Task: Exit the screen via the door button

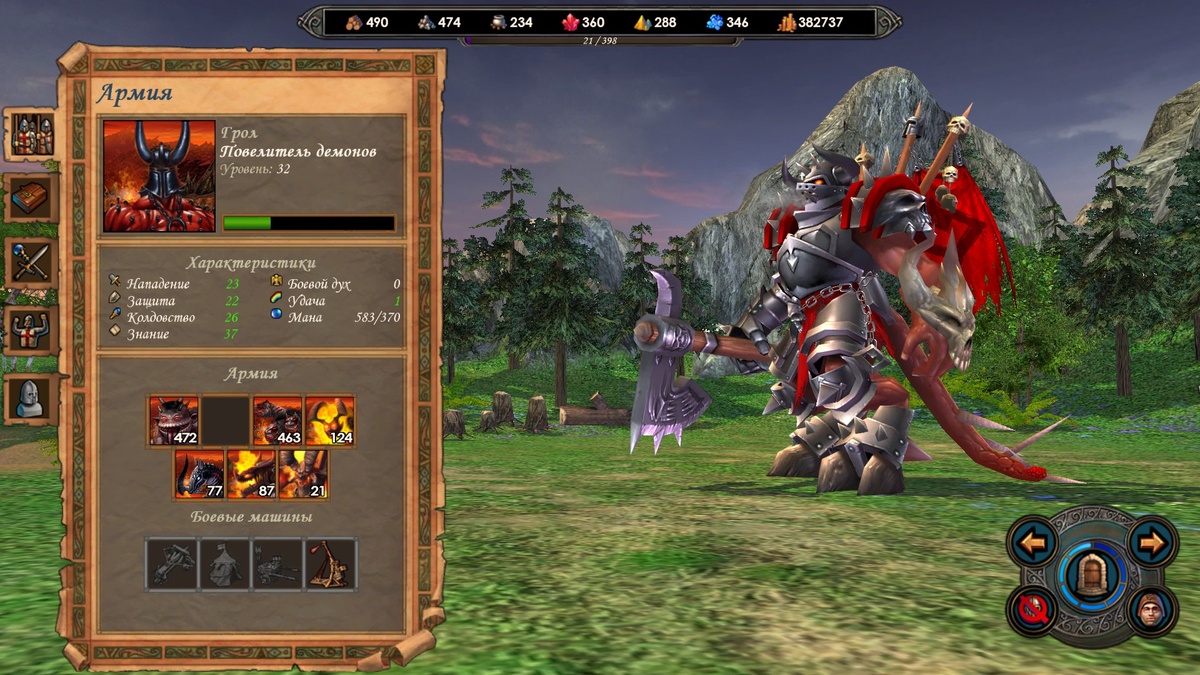Action: pos(1091,577)
